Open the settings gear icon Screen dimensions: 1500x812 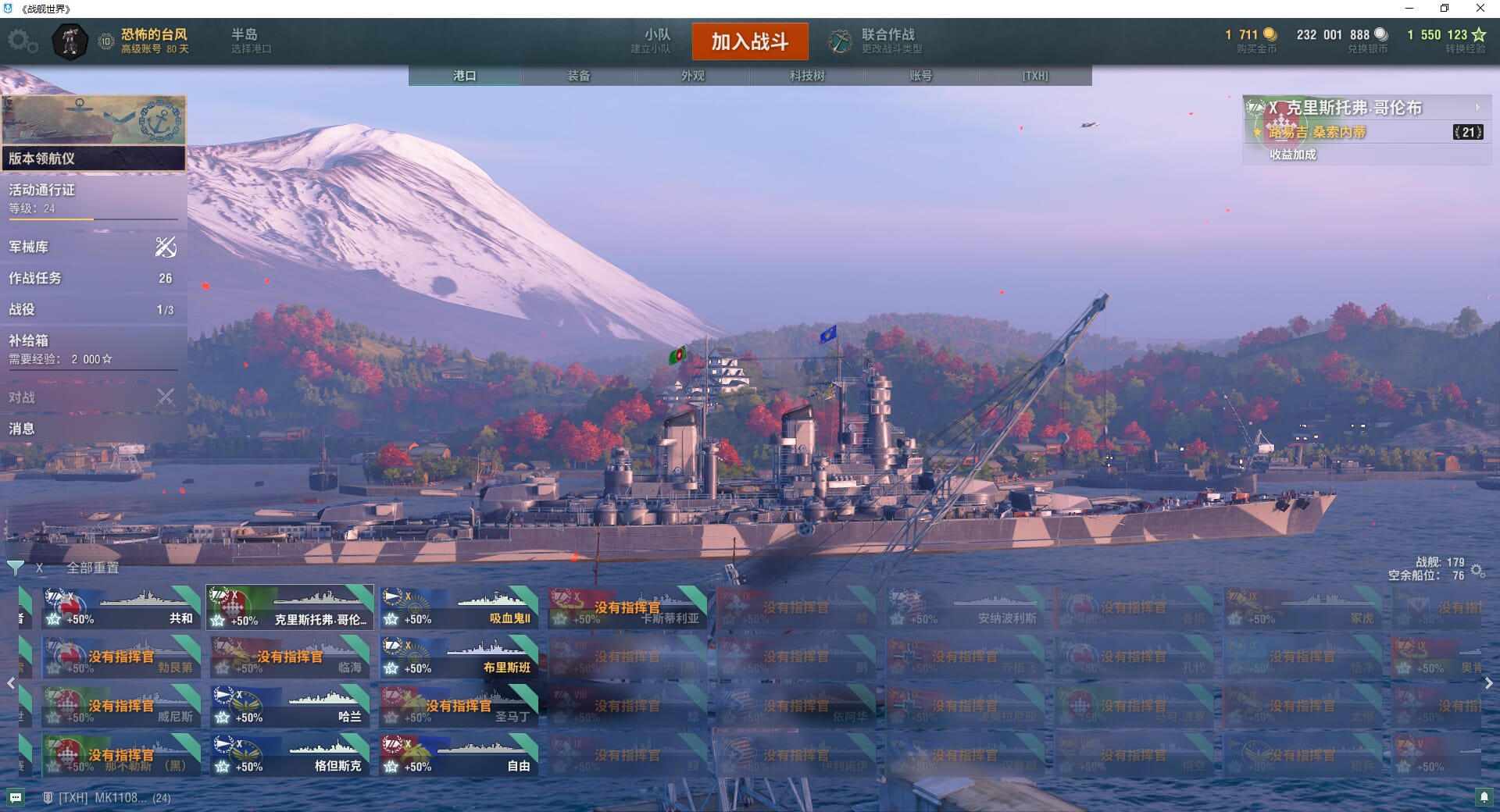point(22,41)
